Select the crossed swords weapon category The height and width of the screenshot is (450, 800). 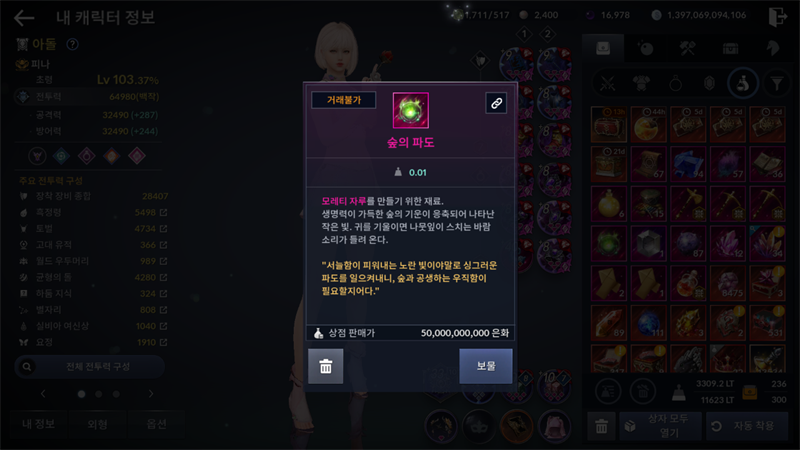coord(605,84)
